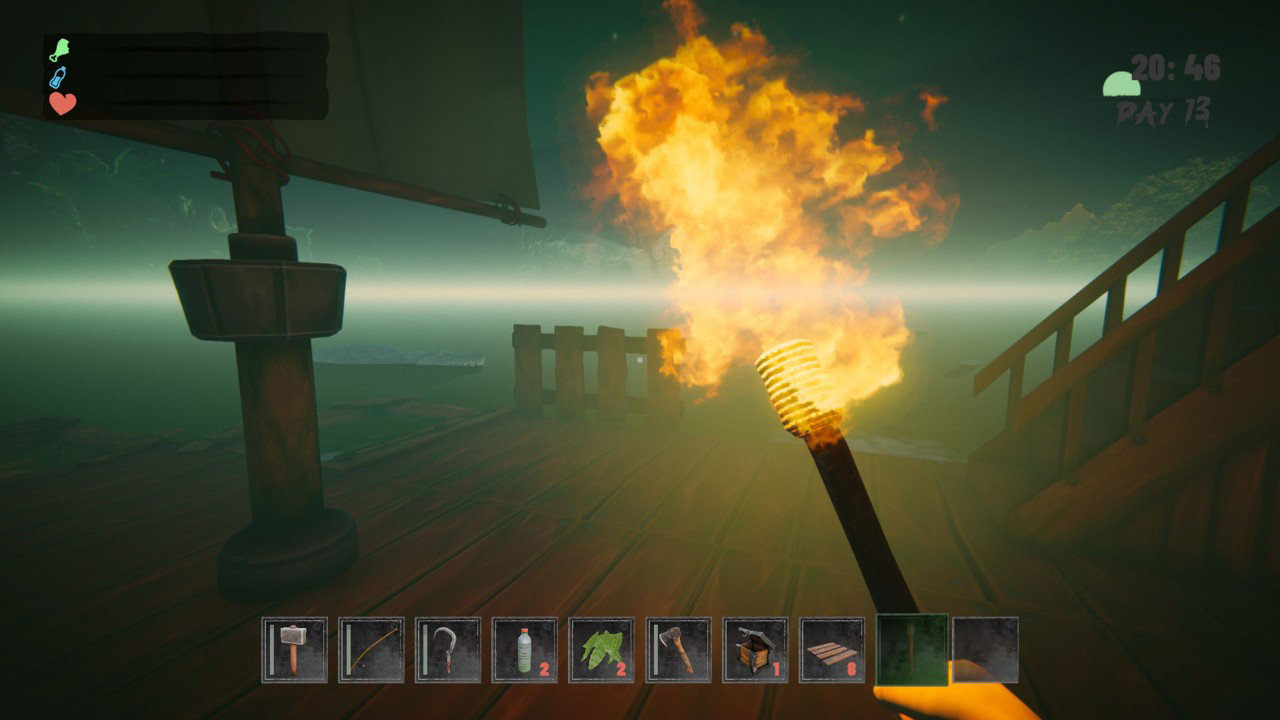Select the cooking grill item icon
Image resolution: width=1280 pixels, height=720 pixels.
click(x=754, y=650)
